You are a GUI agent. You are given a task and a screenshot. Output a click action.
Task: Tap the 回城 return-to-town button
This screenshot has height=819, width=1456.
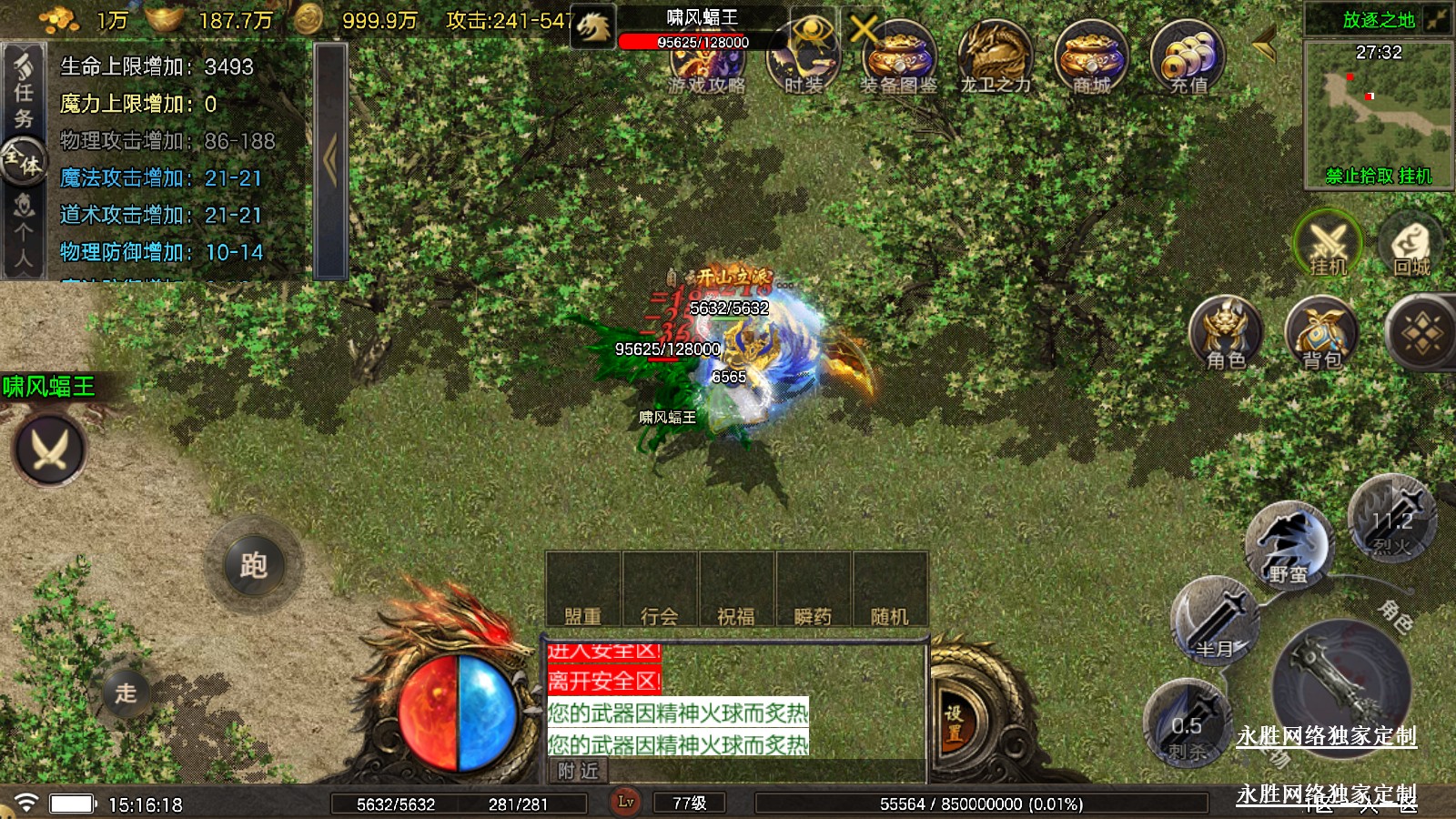1411,244
